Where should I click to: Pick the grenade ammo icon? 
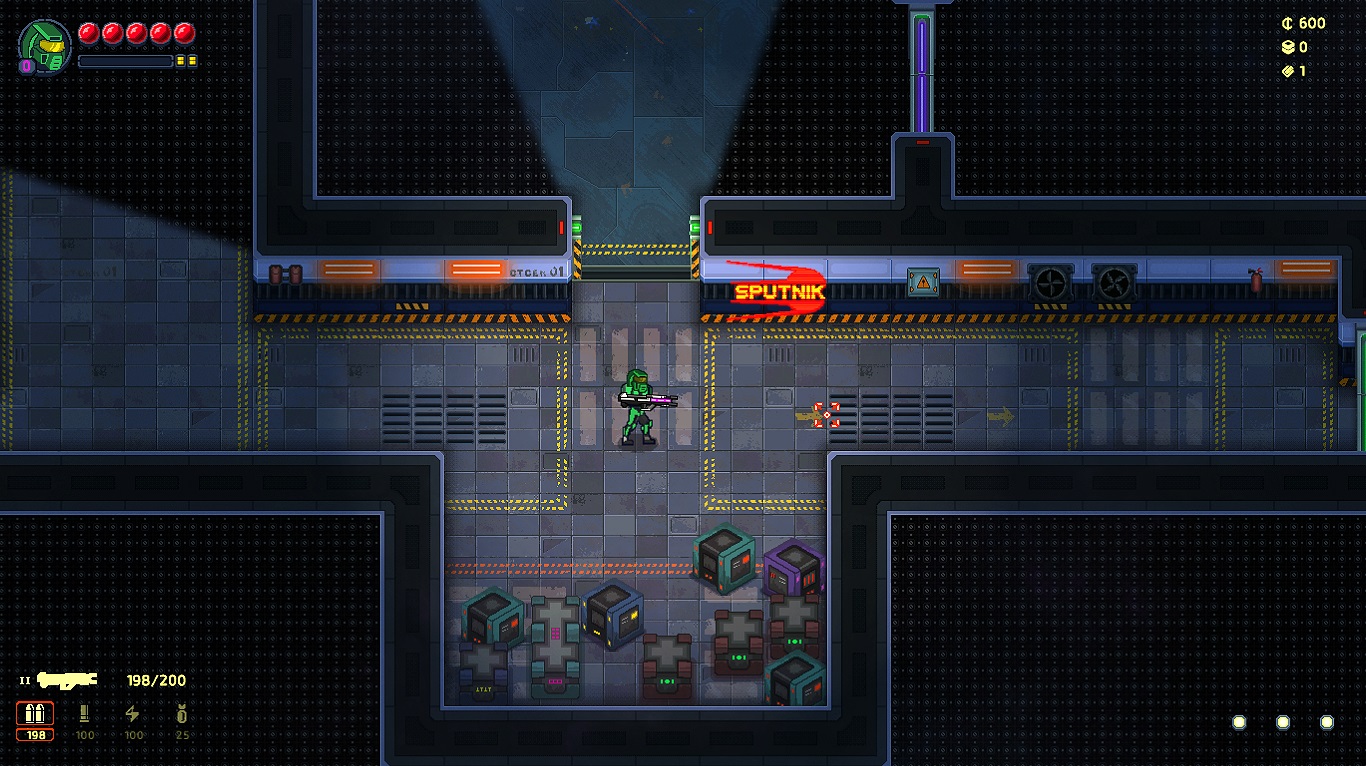click(181, 714)
